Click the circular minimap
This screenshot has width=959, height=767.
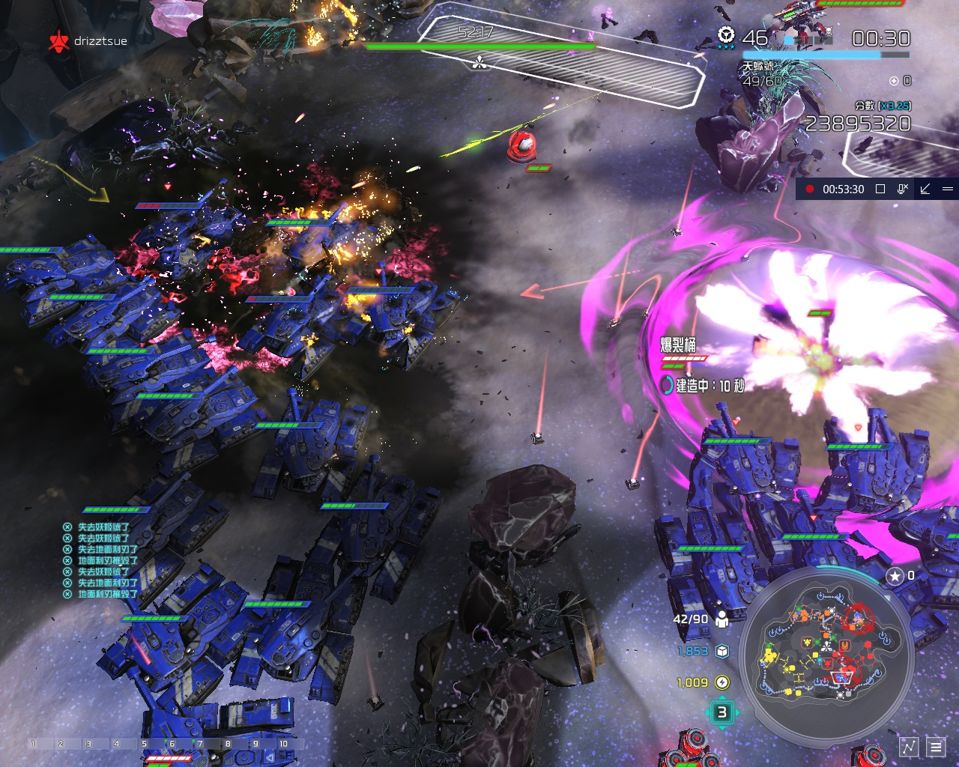pos(828,649)
